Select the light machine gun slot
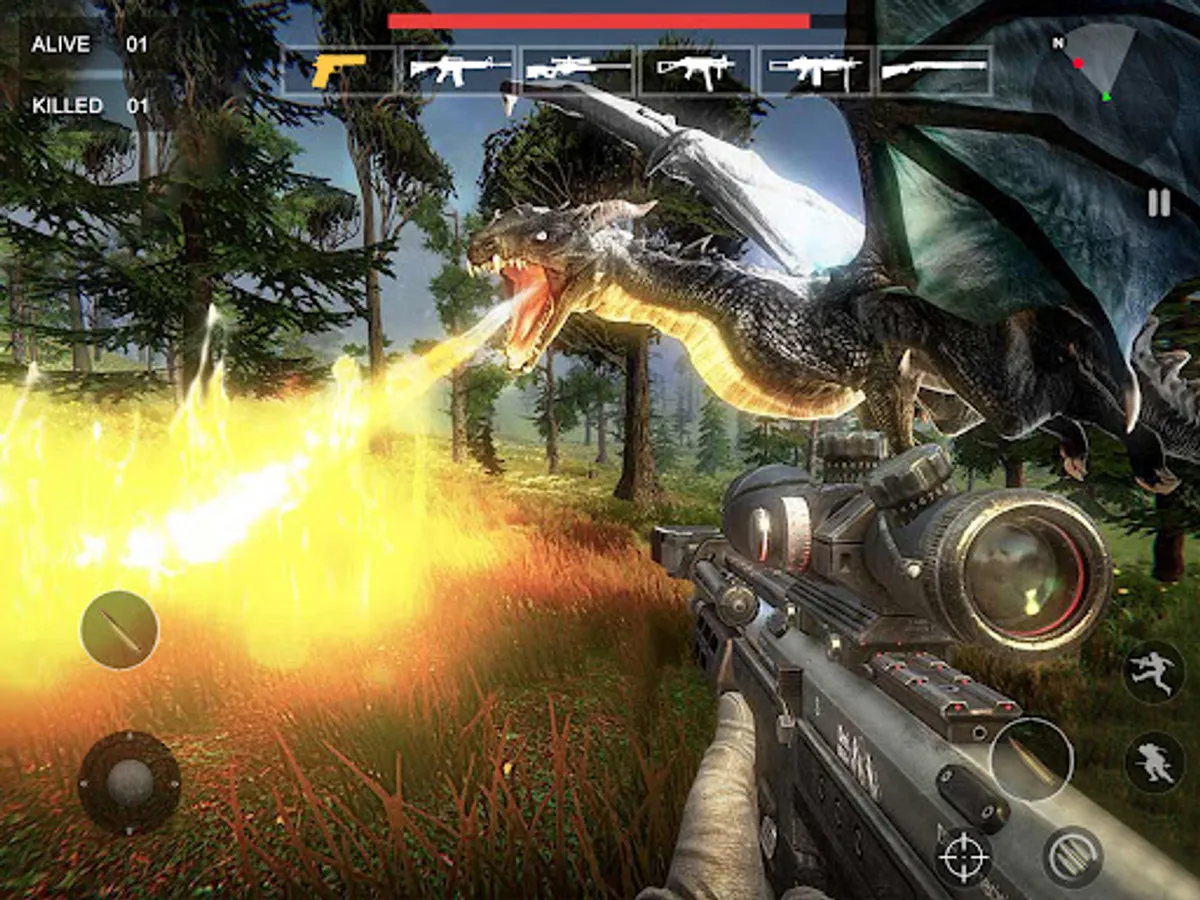This screenshot has height=900, width=1200. click(x=815, y=70)
